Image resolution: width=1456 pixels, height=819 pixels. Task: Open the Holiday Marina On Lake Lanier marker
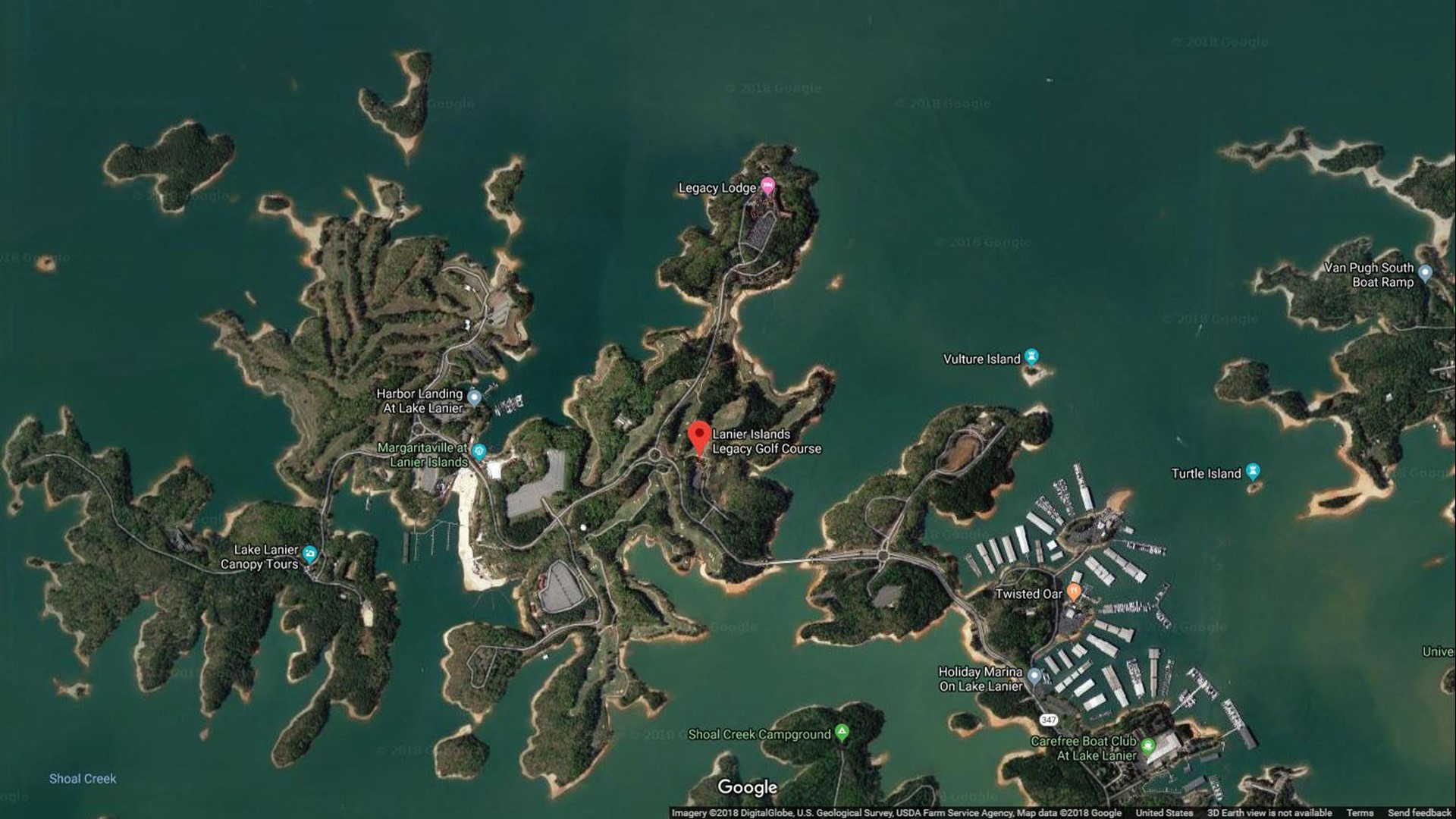coord(1034,676)
